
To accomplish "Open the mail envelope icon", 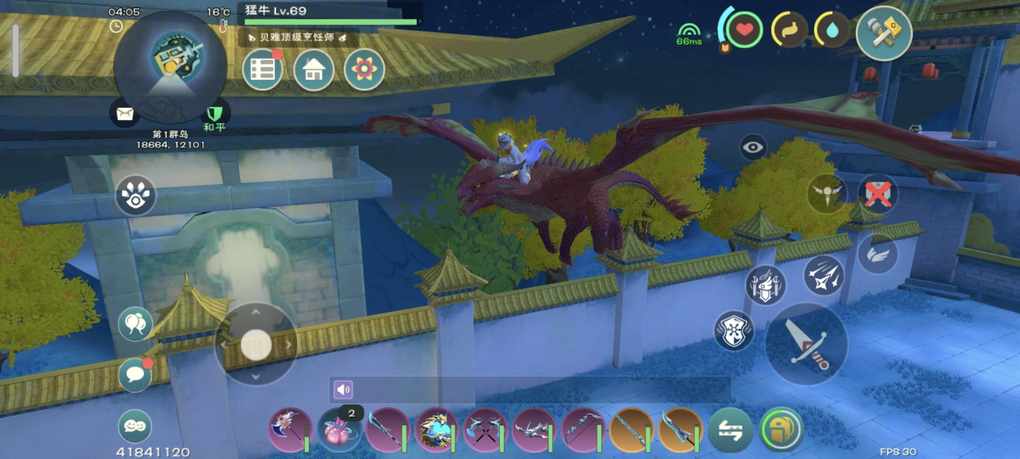I will click(x=124, y=114).
